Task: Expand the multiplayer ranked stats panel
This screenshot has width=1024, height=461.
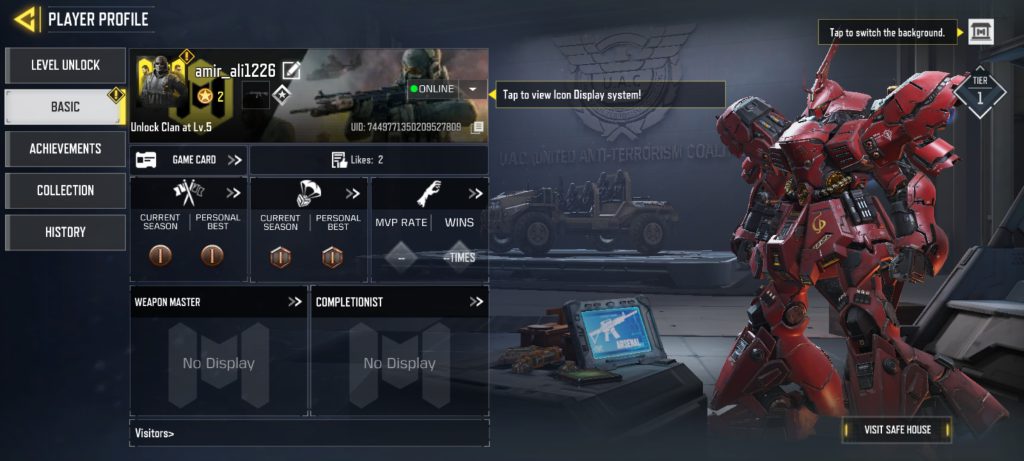Action: coord(233,193)
